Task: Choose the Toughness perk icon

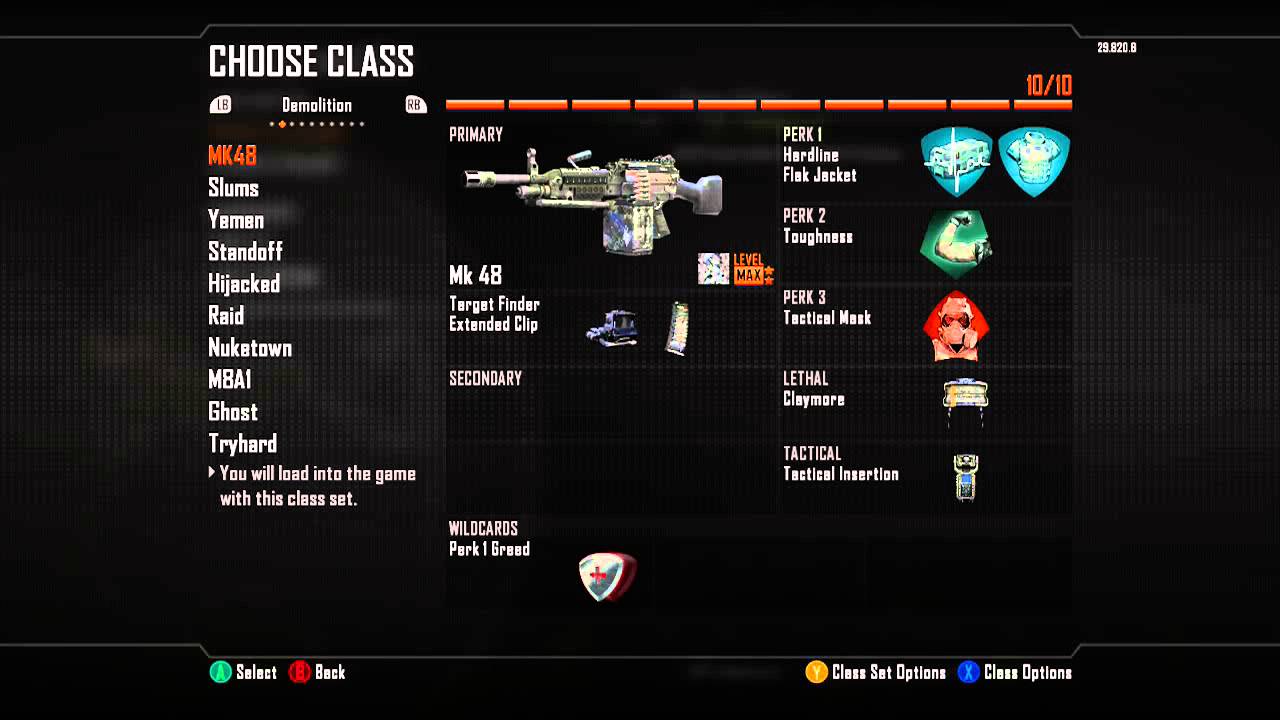Action: coord(956,243)
